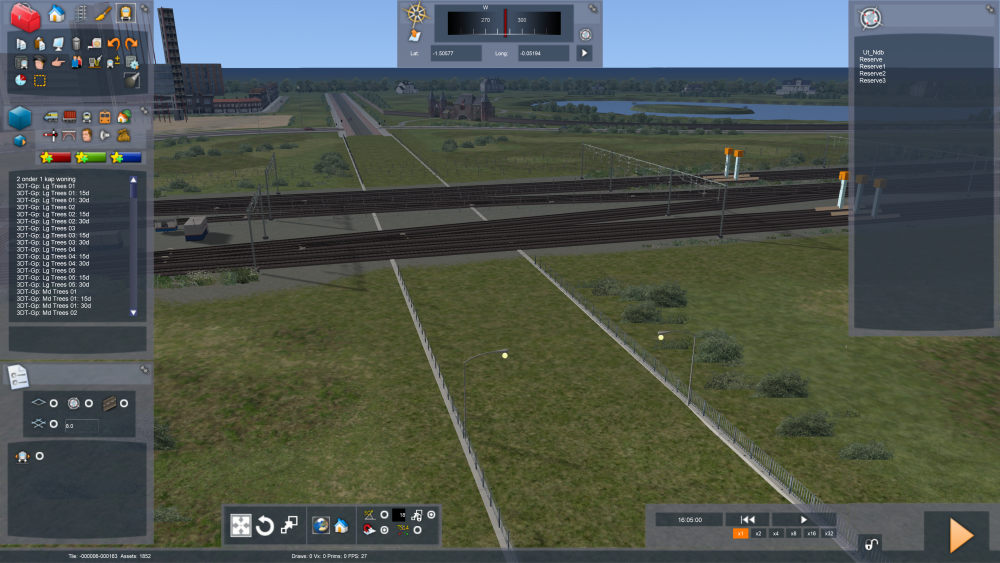Redo with the right orange arrow

(x=131, y=43)
